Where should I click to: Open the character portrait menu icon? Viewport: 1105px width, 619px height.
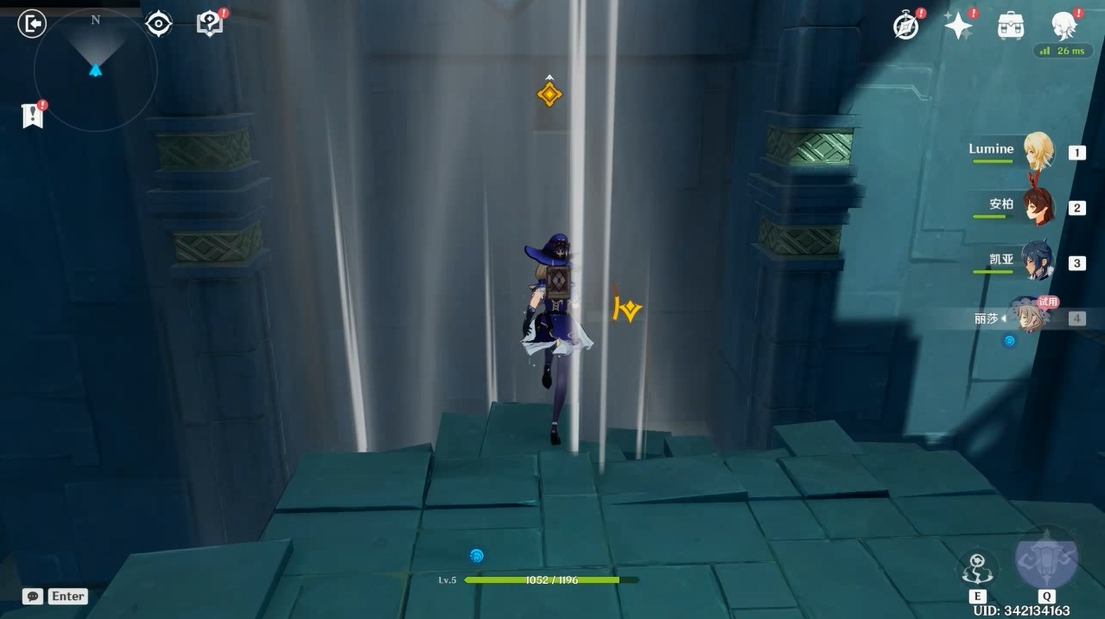click(1064, 25)
